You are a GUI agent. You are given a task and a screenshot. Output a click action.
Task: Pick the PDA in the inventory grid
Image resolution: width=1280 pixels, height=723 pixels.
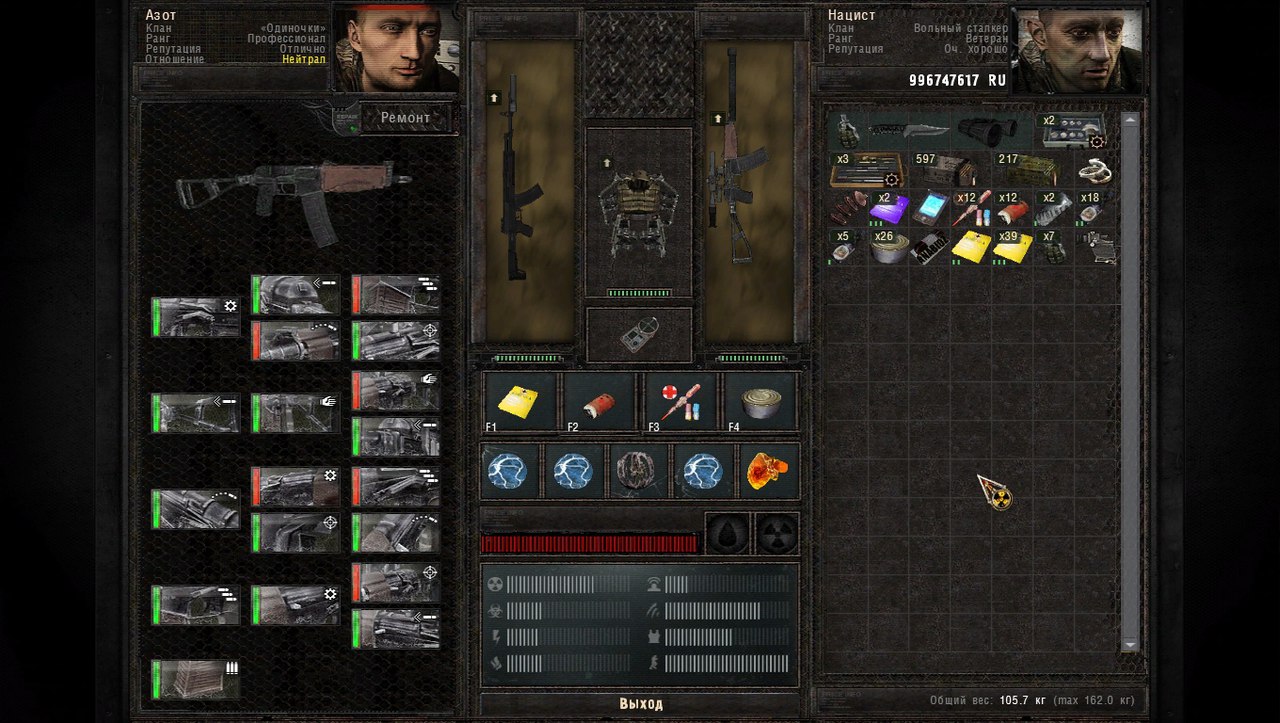point(930,209)
